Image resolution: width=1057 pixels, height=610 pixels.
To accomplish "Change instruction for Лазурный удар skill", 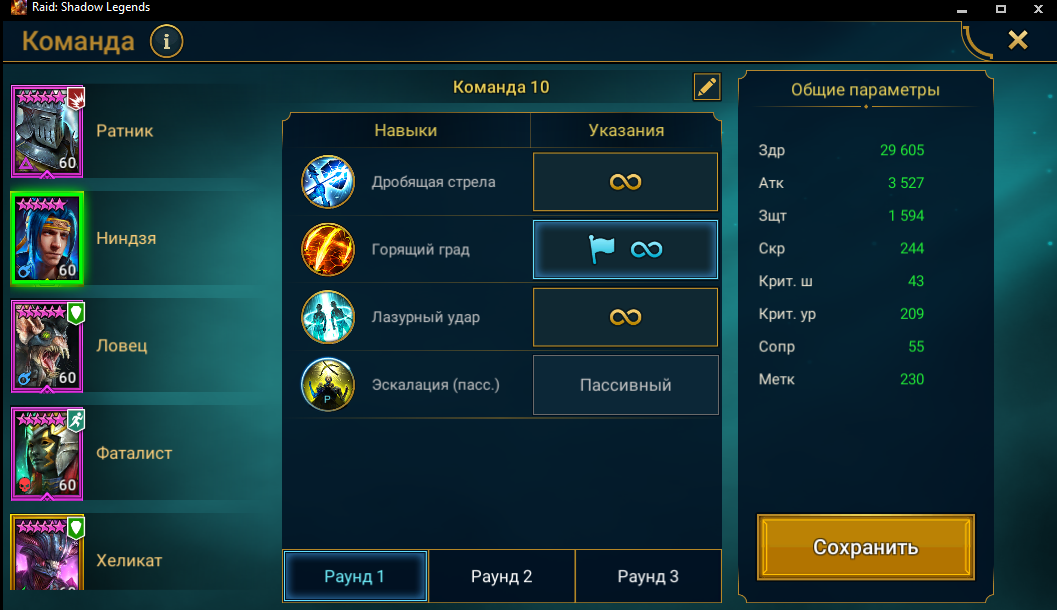I will click(x=625, y=317).
